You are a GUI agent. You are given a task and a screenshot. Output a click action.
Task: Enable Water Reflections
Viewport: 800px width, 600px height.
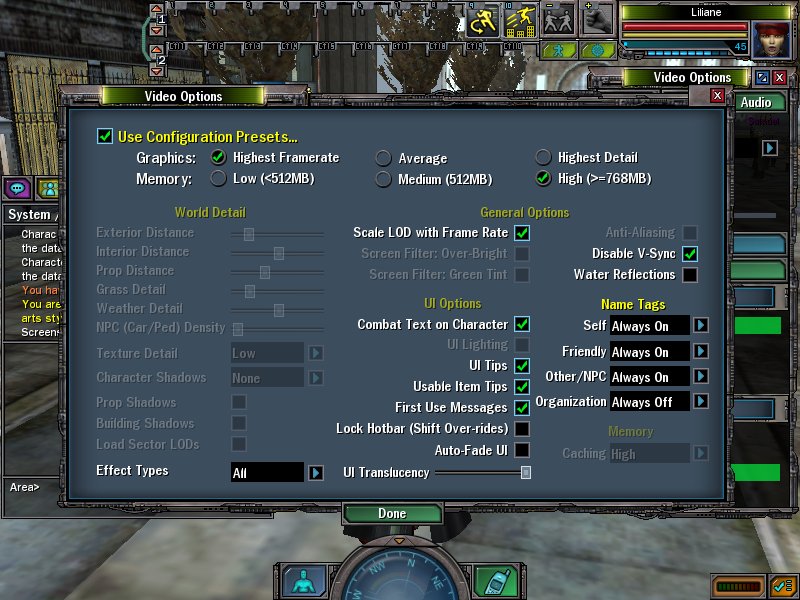point(690,275)
